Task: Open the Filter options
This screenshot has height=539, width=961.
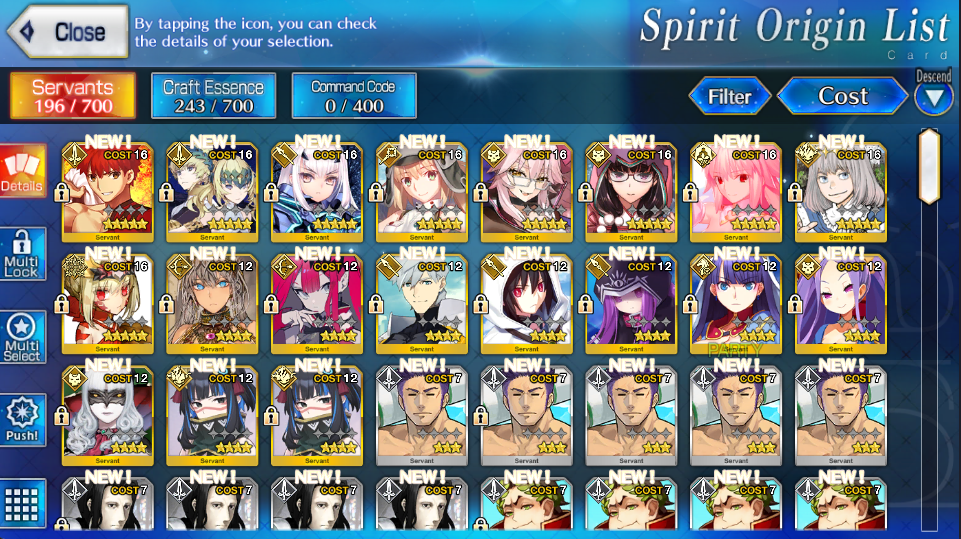Action: [x=730, y=96]
